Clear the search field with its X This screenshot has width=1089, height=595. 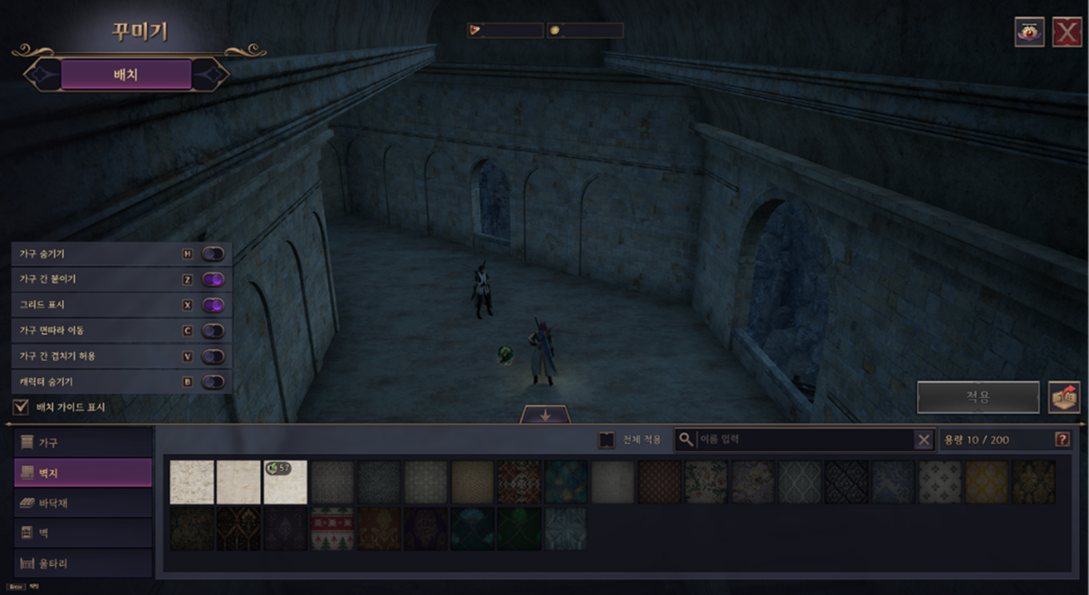[923, 440]
